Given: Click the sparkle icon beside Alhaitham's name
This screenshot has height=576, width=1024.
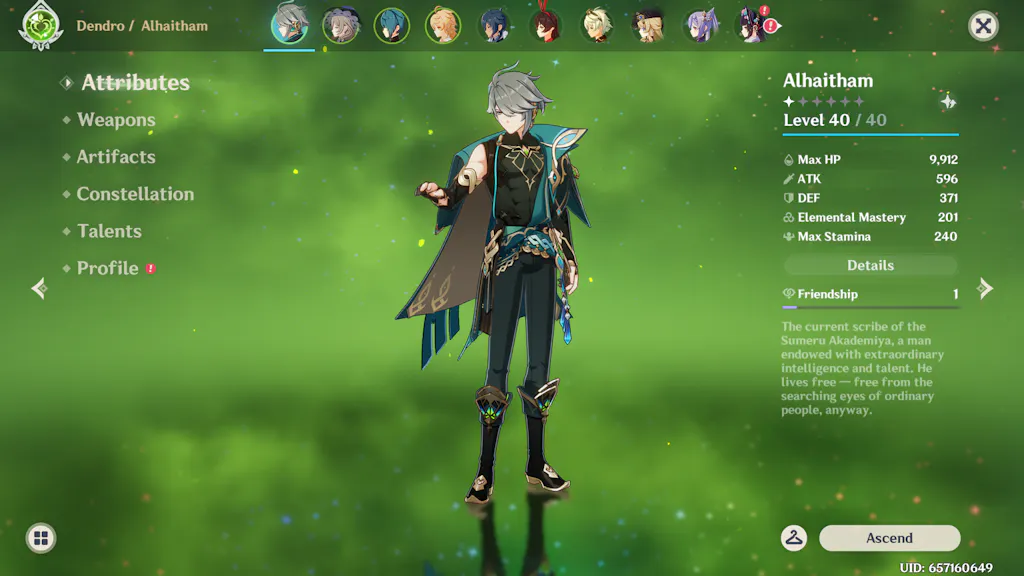Looking at the screenshot, I should pos(947,102).
